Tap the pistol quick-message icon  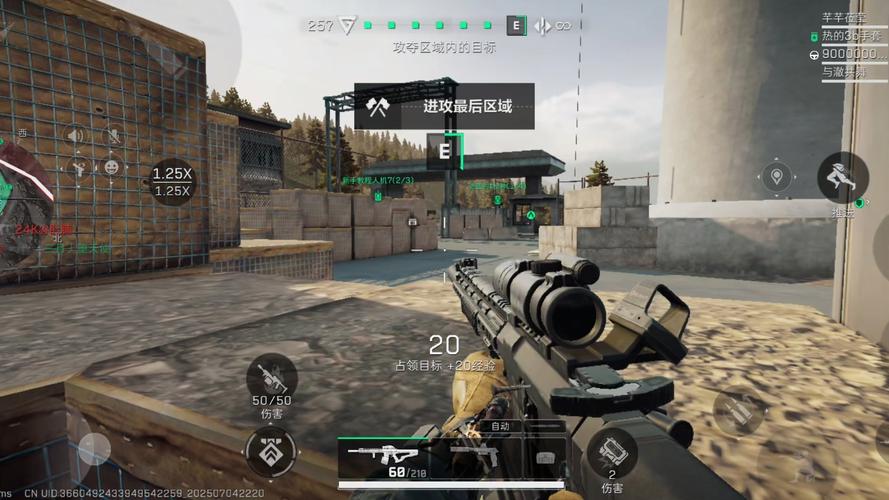point(76,166)
